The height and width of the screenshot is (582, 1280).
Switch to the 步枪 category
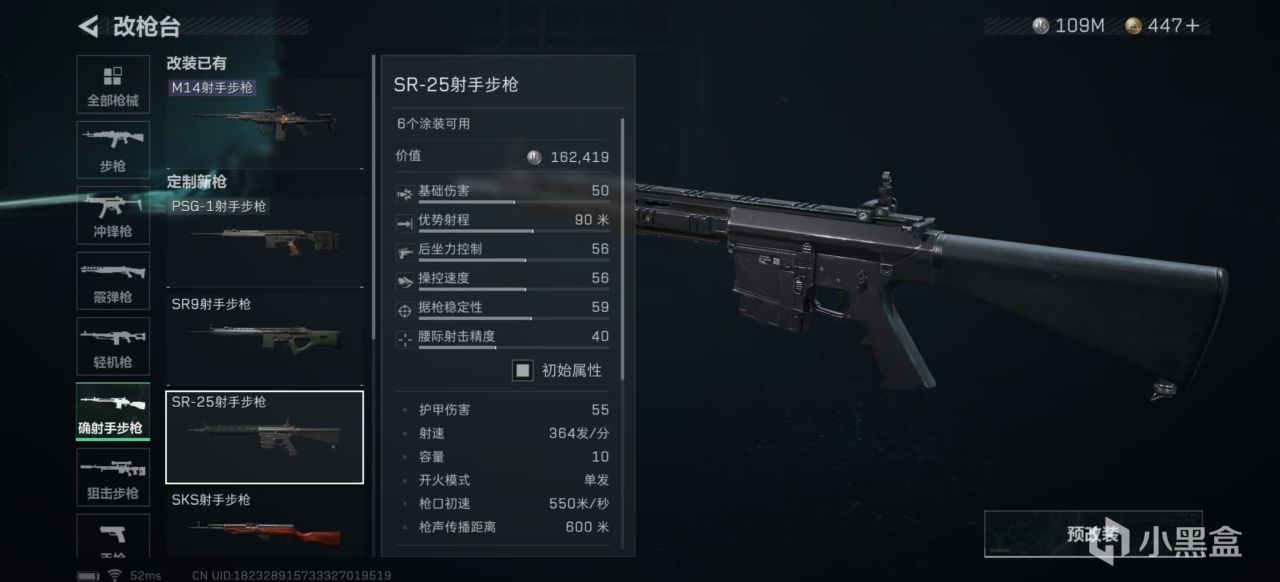(x=113, y=150)
